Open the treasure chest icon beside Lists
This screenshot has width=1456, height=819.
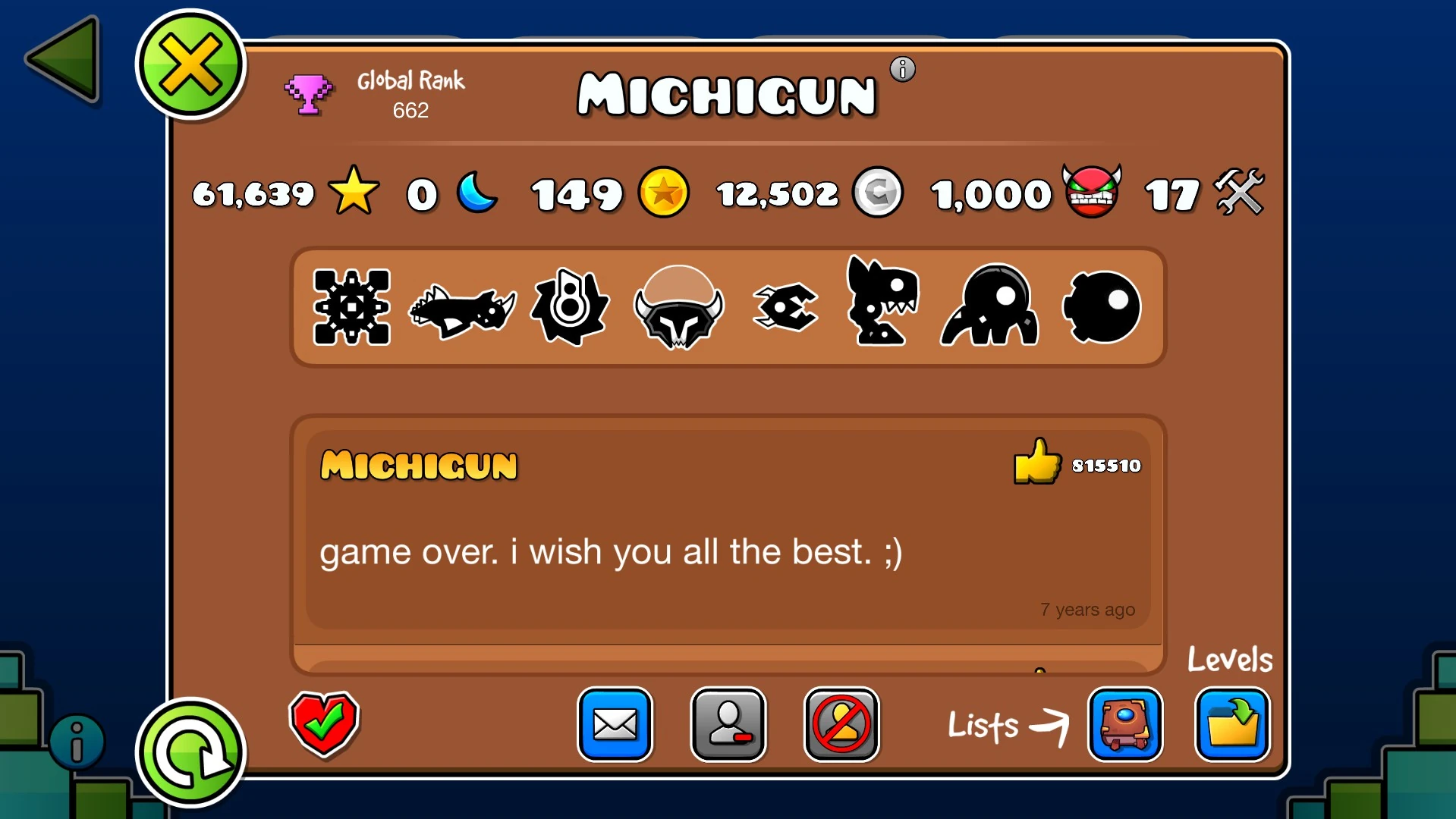coord(1125,725)
